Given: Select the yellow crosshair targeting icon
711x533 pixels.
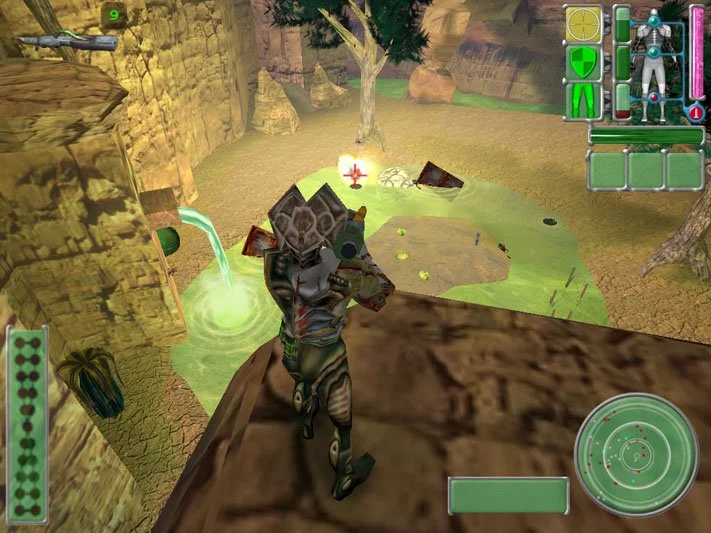Looking at the screenshot, I should [x=583, y=24].
